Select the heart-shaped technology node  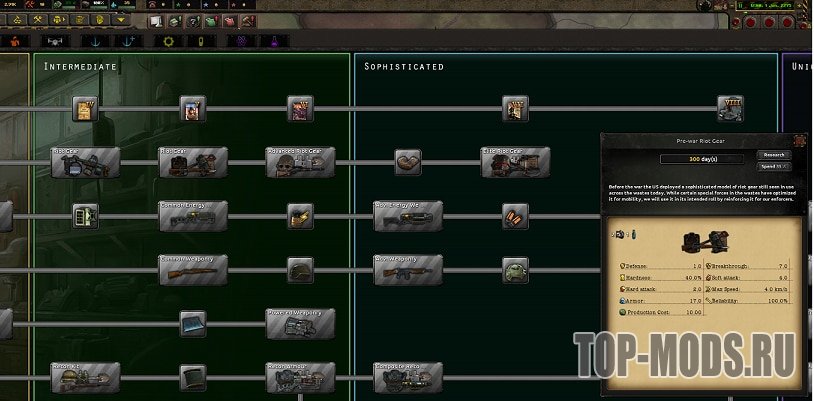(x=408, y=162)
